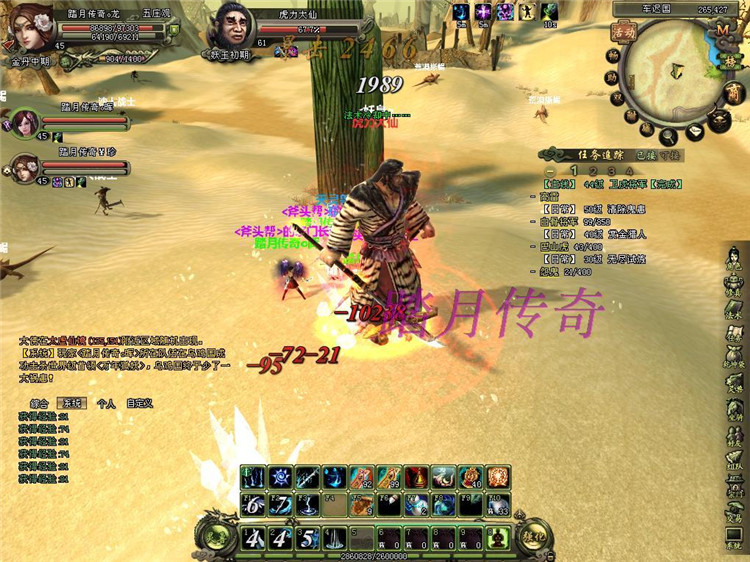Click the round green orb button left of hotbar
The height and width of the screenshot is (562, 750).
click(x=214, y=535)
